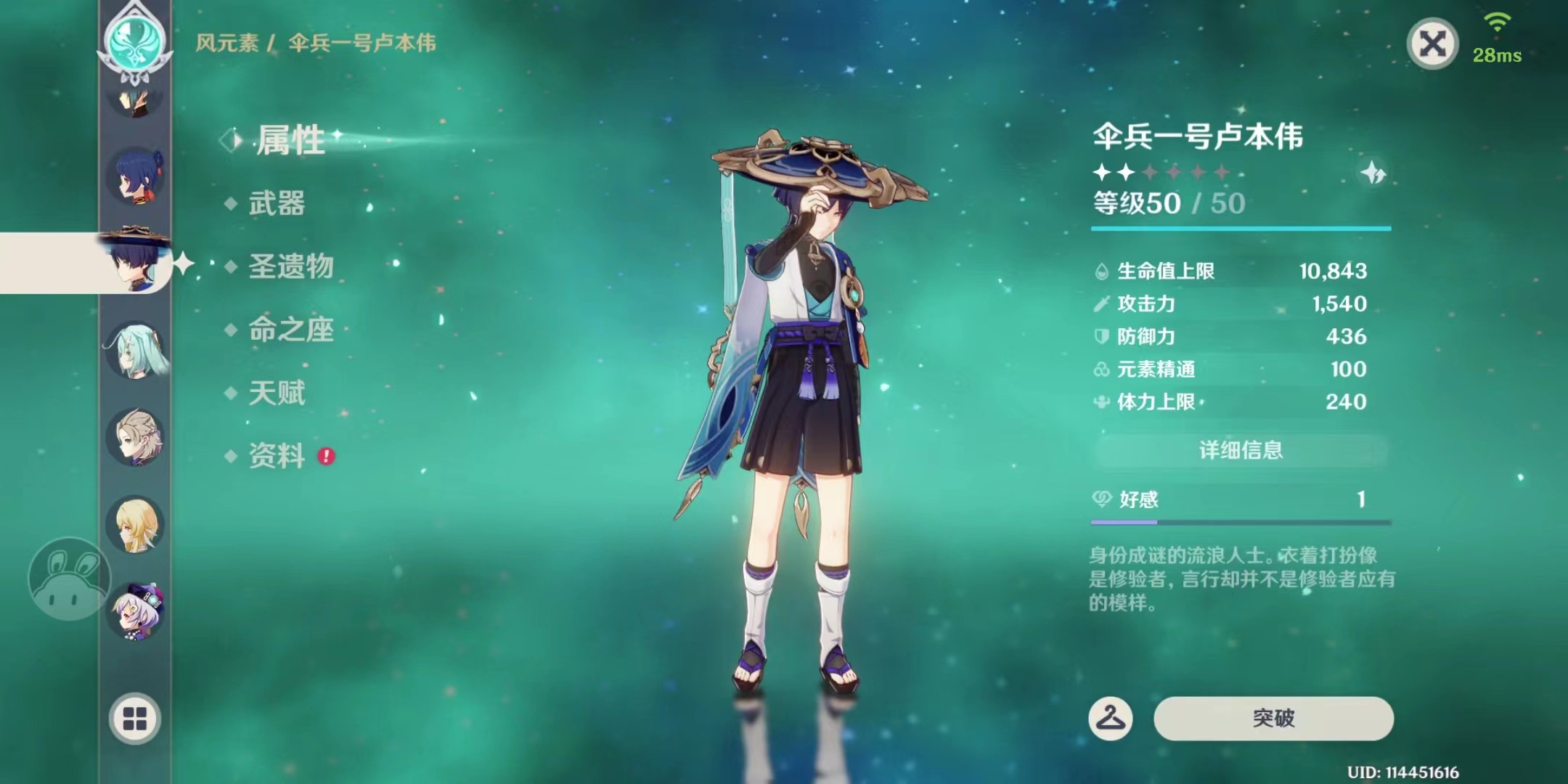Click the elemental mastery icon beside 元素精通
The width and height of the screenshot is (1568, 784).
click(1103, 369)
